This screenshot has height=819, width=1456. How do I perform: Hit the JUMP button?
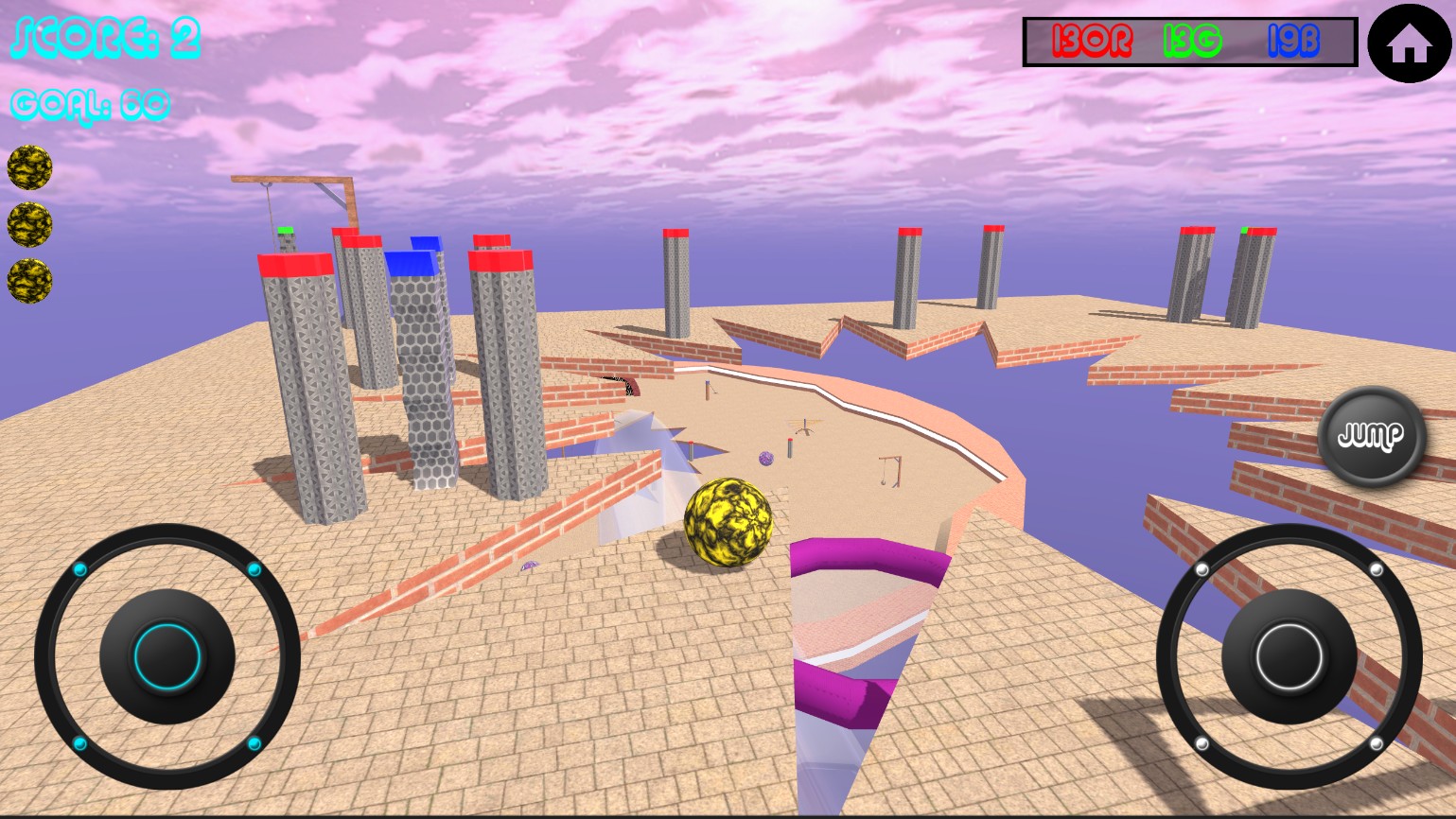click(1371, 436)
